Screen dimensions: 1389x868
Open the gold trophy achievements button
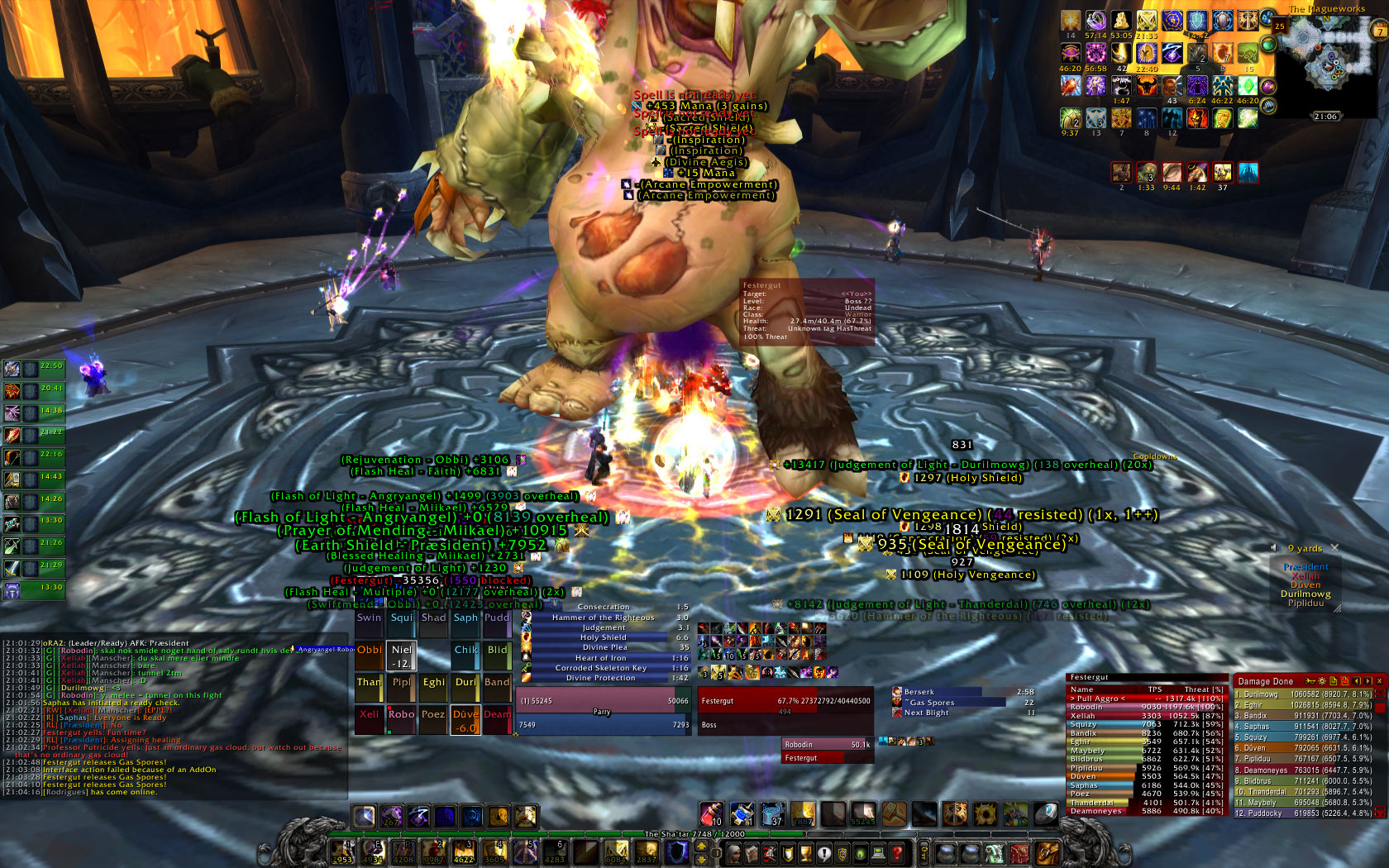tap(805, 853)
